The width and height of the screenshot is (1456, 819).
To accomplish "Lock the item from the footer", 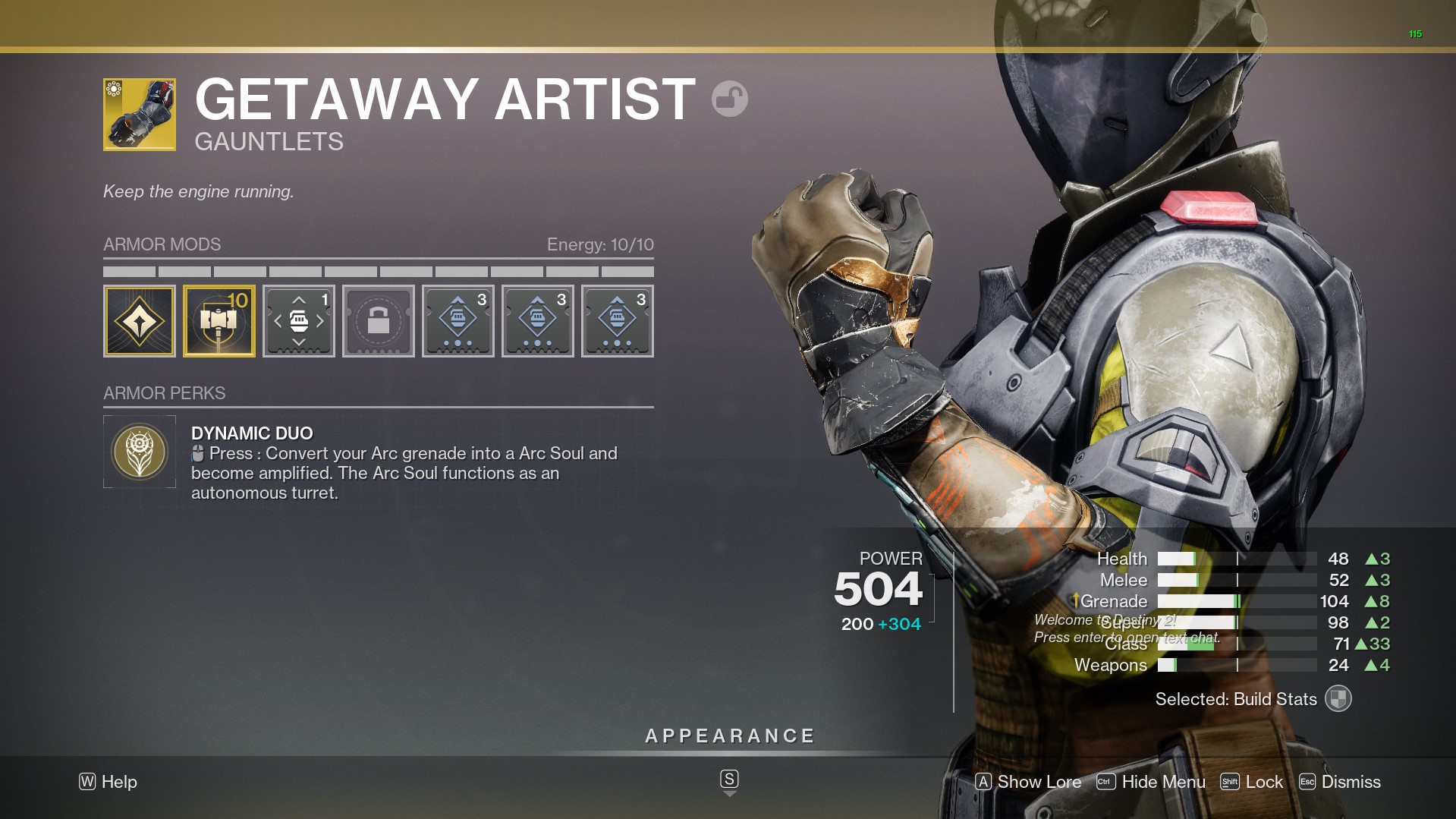I will (1251, 782).
